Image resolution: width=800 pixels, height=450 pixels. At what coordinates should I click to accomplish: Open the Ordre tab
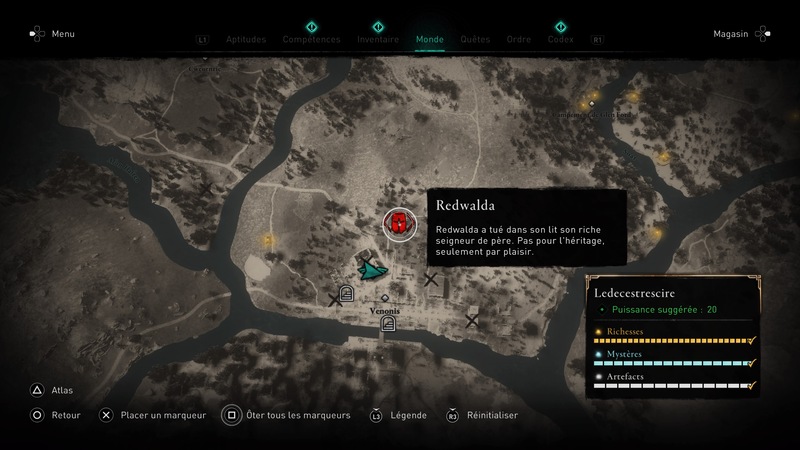(x=518, y=40)
